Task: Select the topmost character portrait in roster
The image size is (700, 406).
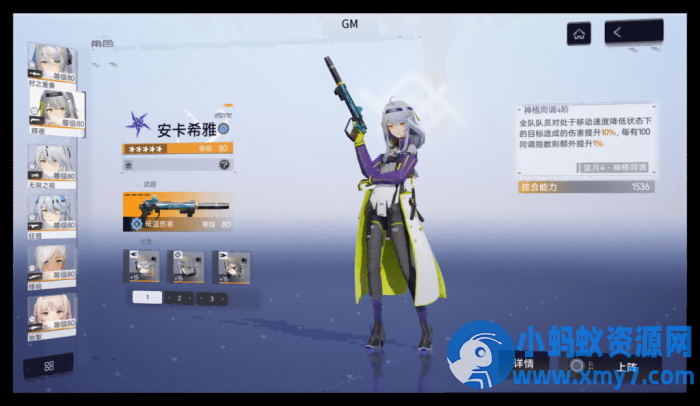Action: pos(53,64)
